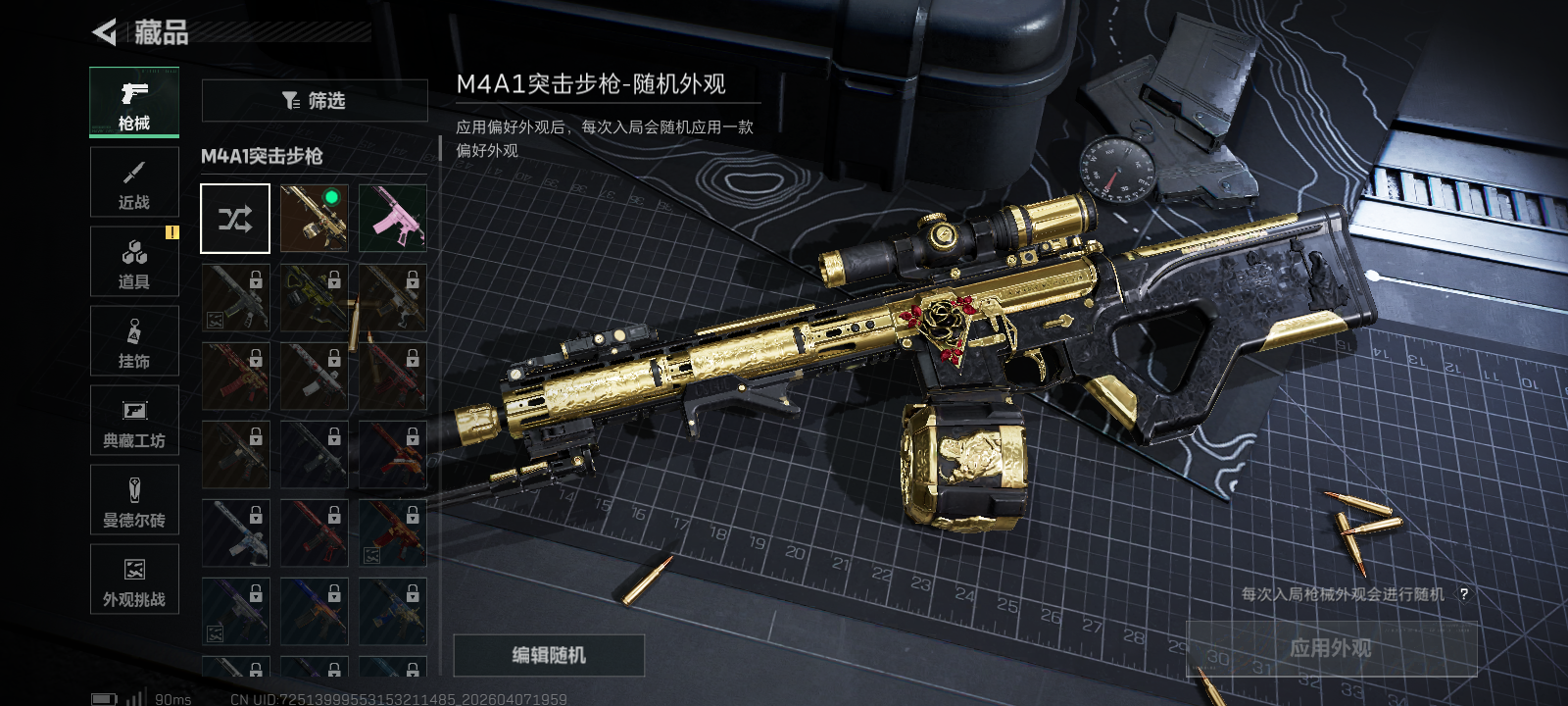This screenshot has height=706, width=1568.
Task: Show the 挂饰 charms category
Action: pyautogui.click(x=134, y=341)
